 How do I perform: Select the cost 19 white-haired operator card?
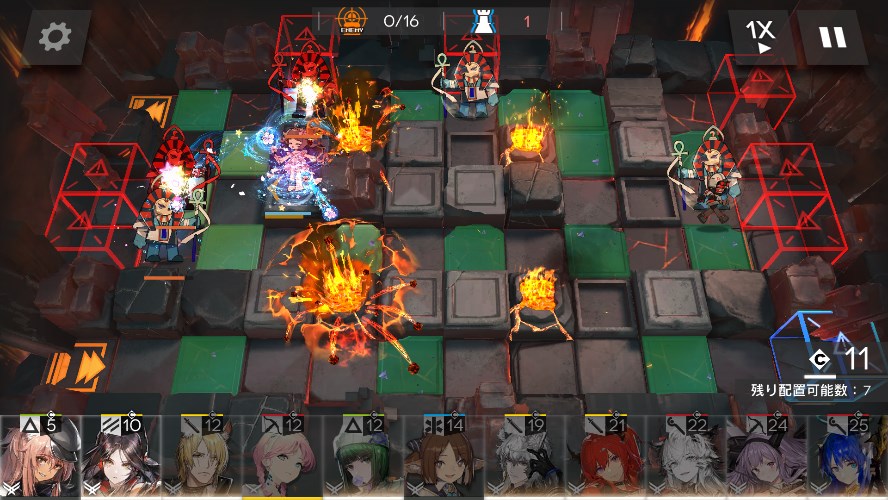click(x=526, y=458)
